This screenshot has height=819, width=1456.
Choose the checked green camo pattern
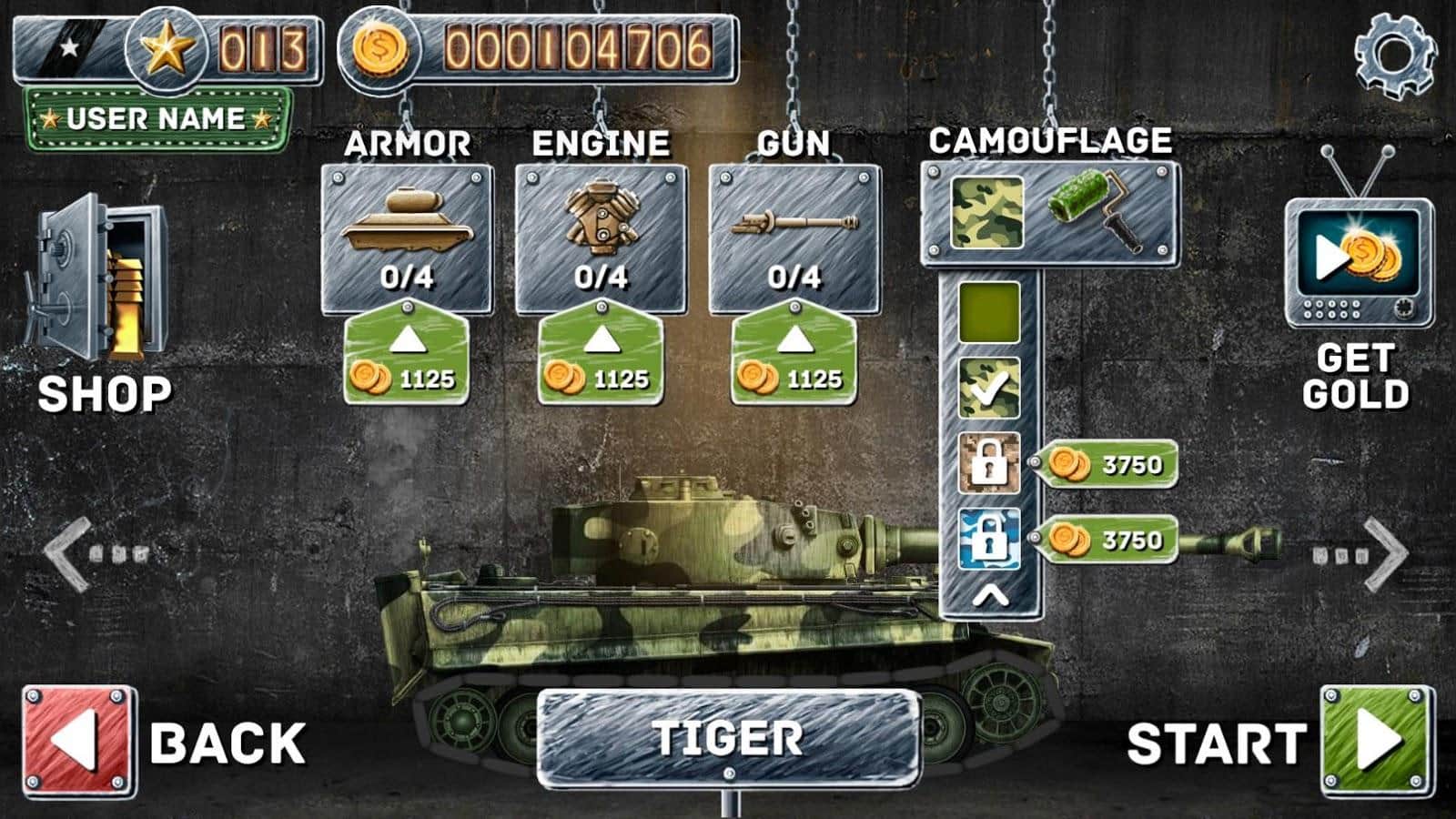click(x=989, y=389)
